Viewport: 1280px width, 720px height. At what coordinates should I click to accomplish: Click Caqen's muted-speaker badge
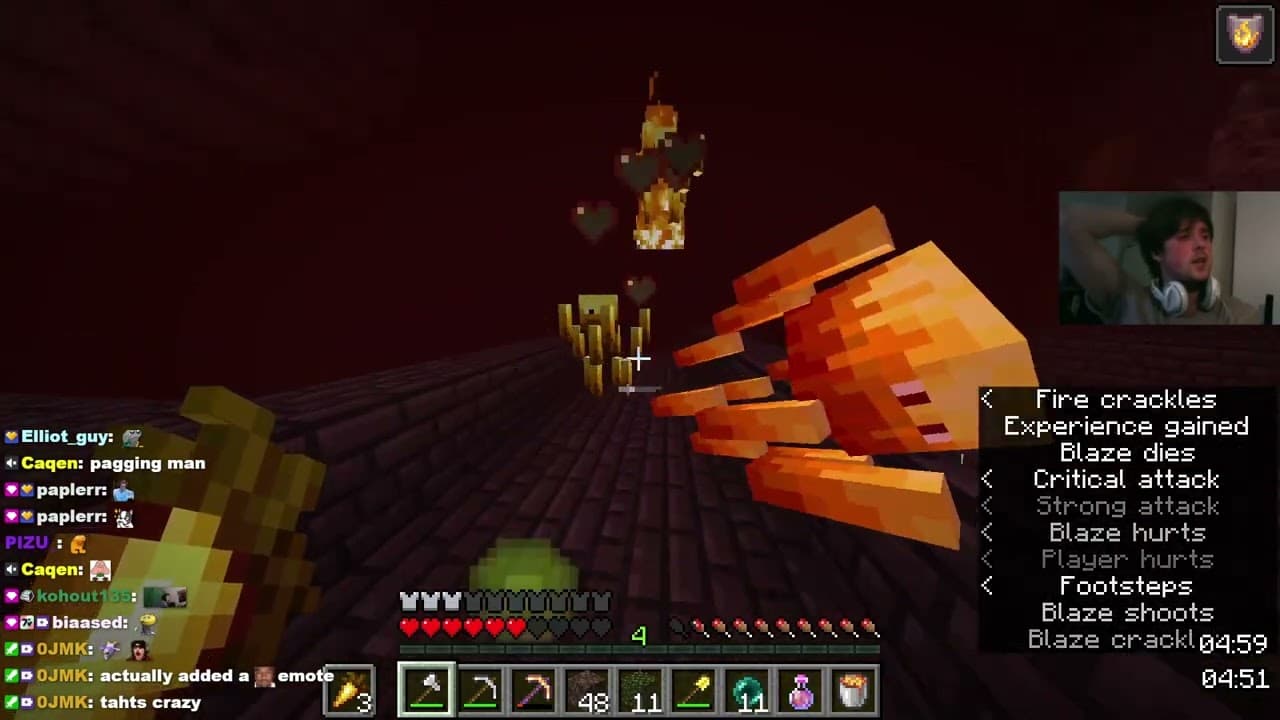(x=10, y=463)
